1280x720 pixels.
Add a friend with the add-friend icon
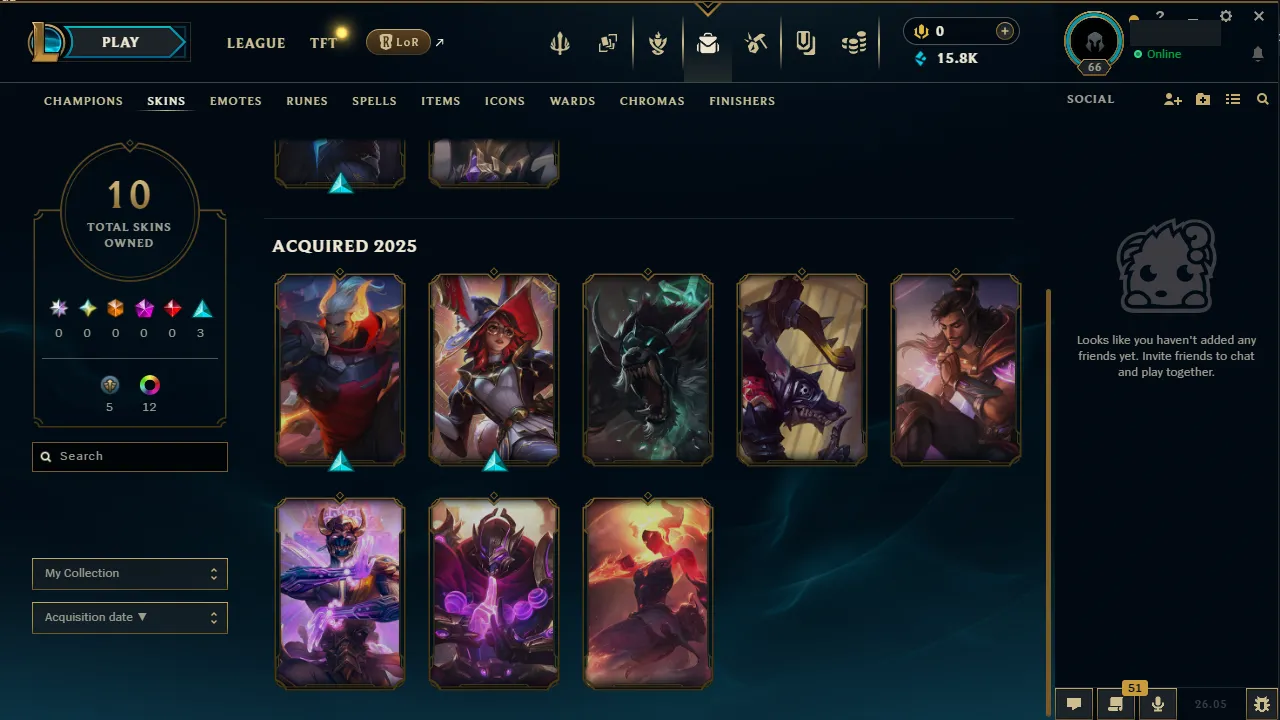coord(1172,99)
